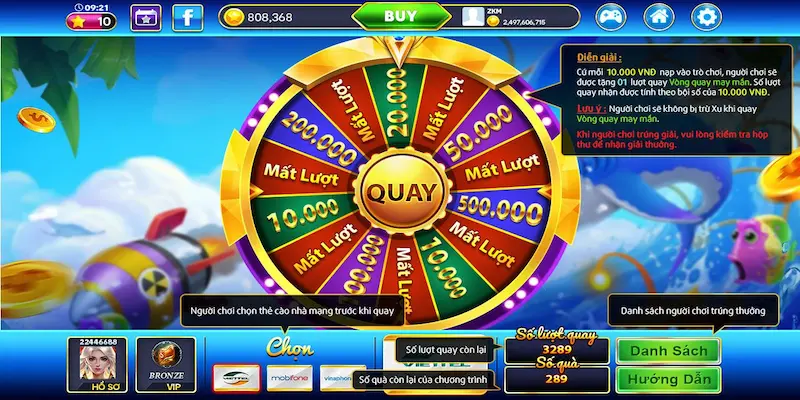Select the Mobifone card option

289,378
